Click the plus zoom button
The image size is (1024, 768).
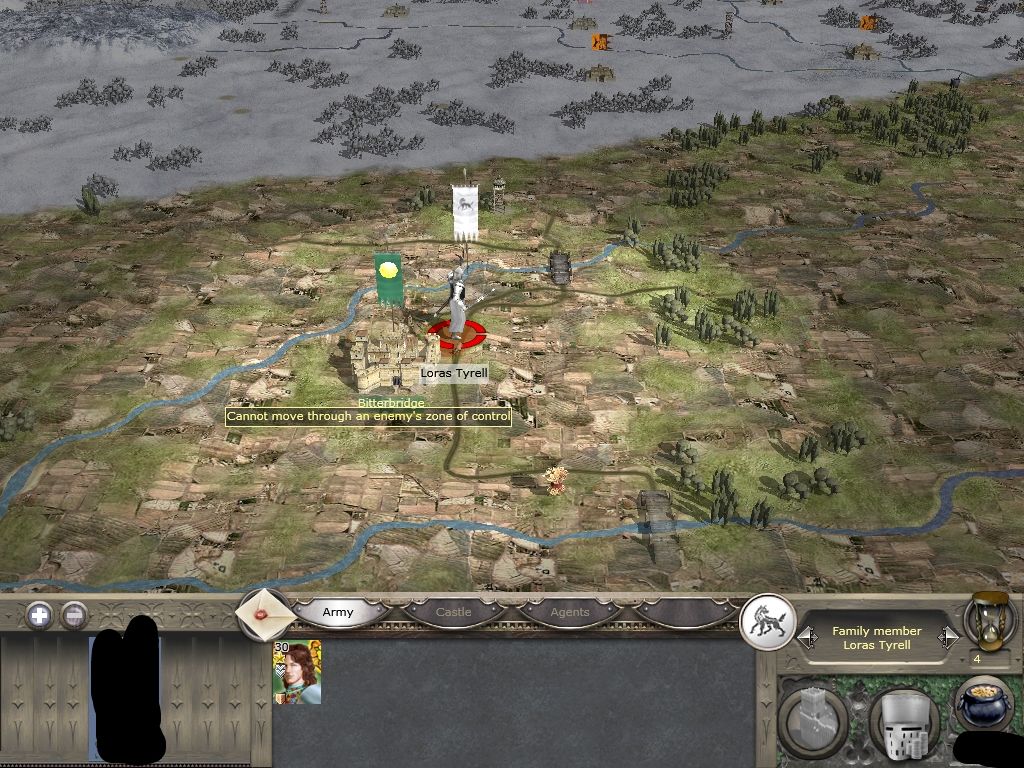(39, 615)
